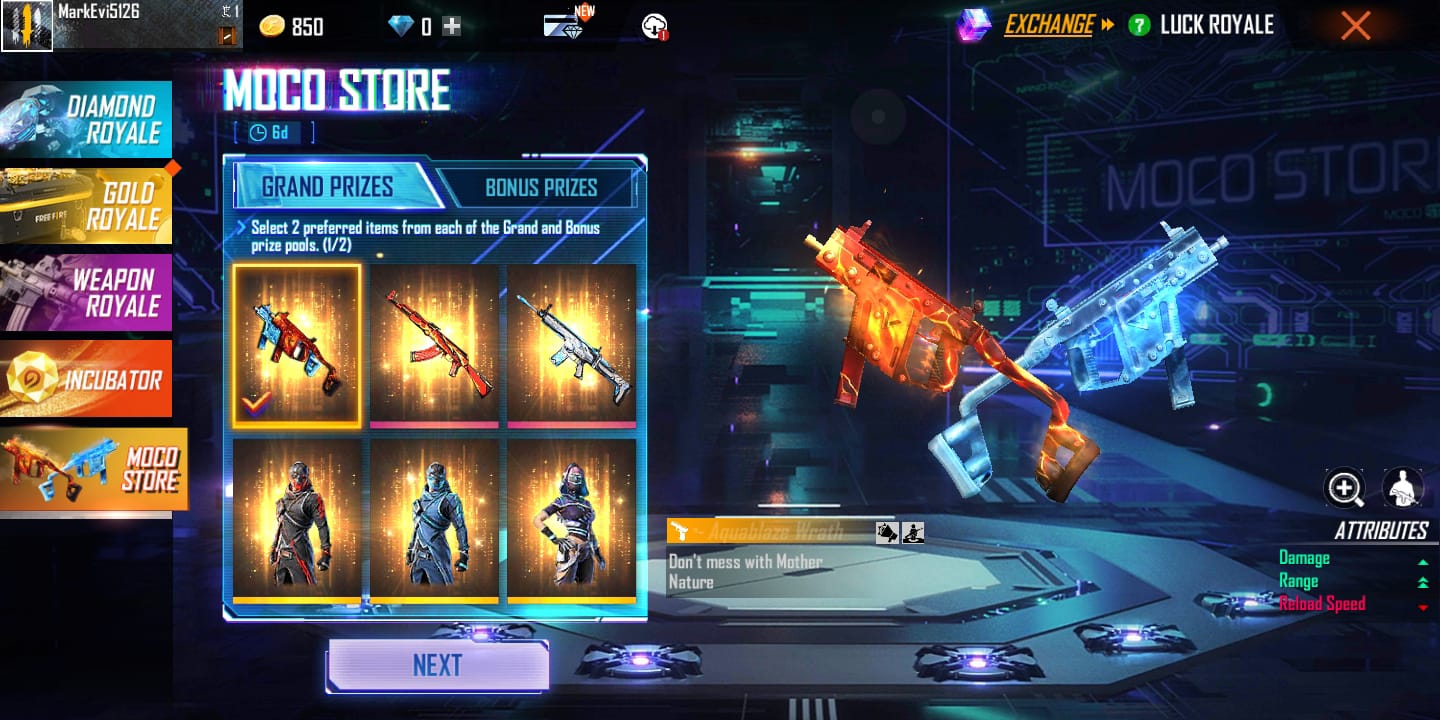1440x720 pixels.
Task: Open the Exchange page
Action: pyautogui.click(x=1048, y=25)
